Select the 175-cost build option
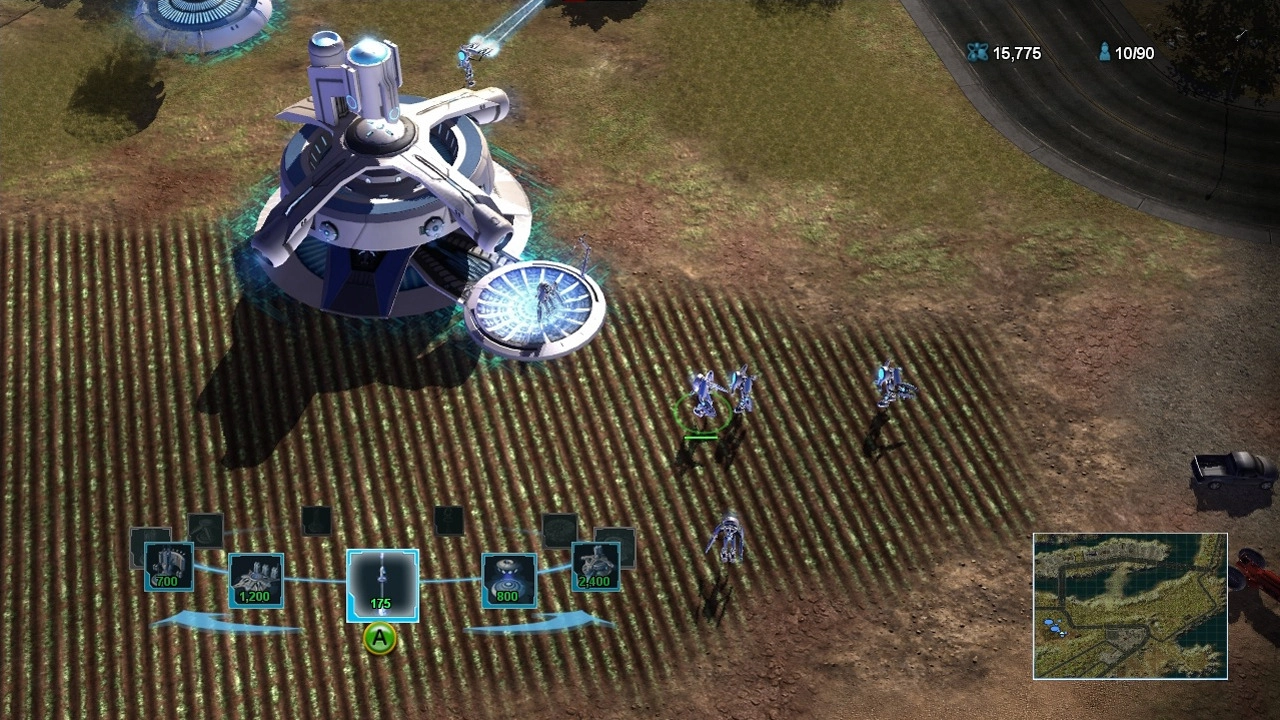The image size is (1280, 720). pyautogui.click(x=382, y=585)
